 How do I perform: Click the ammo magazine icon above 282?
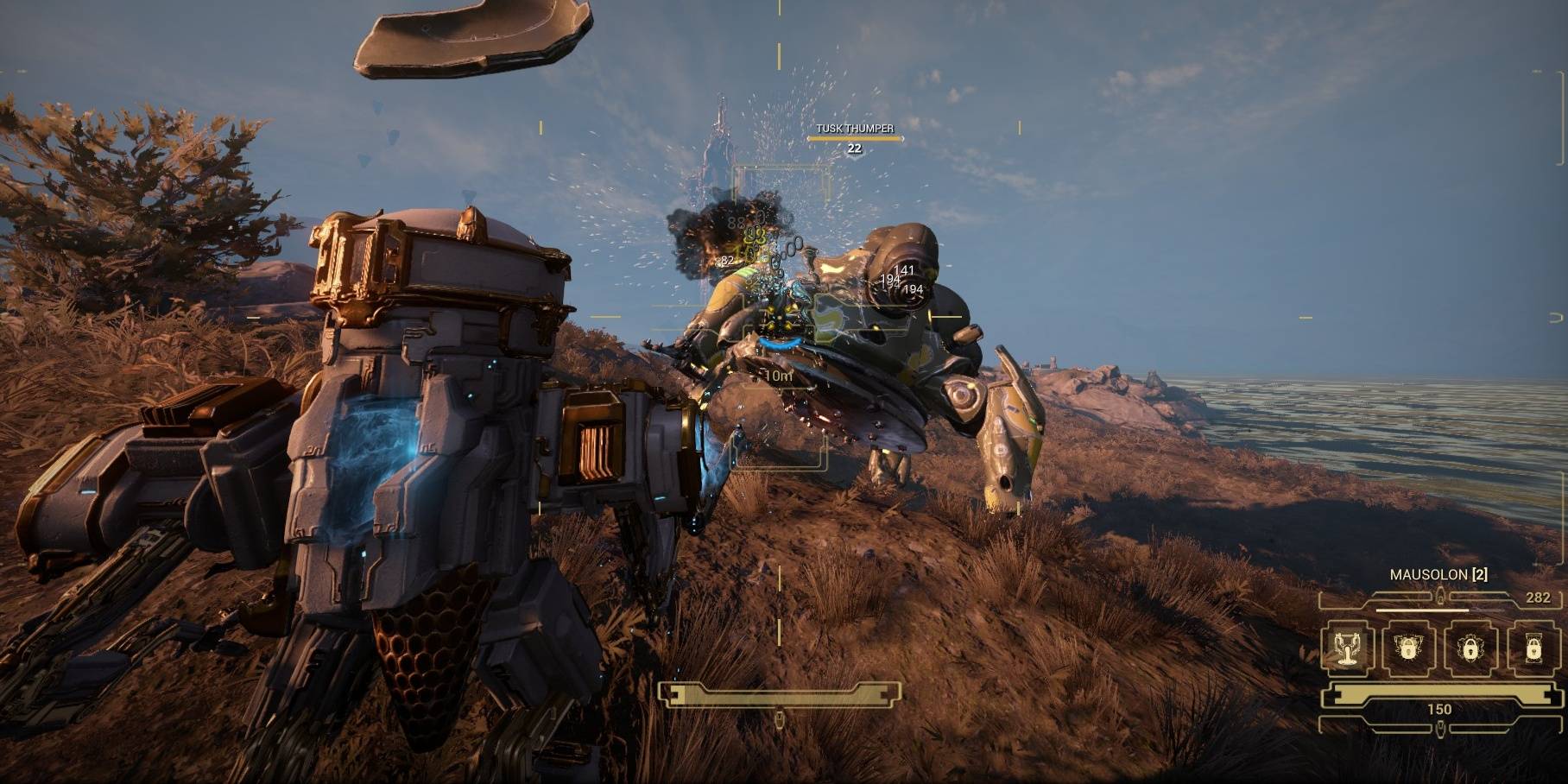point(1440,596)
